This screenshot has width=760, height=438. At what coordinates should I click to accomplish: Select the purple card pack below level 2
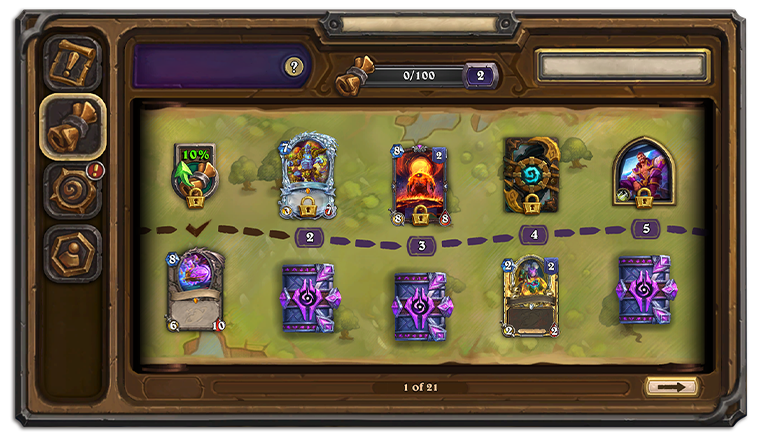[x=308, y=297]
